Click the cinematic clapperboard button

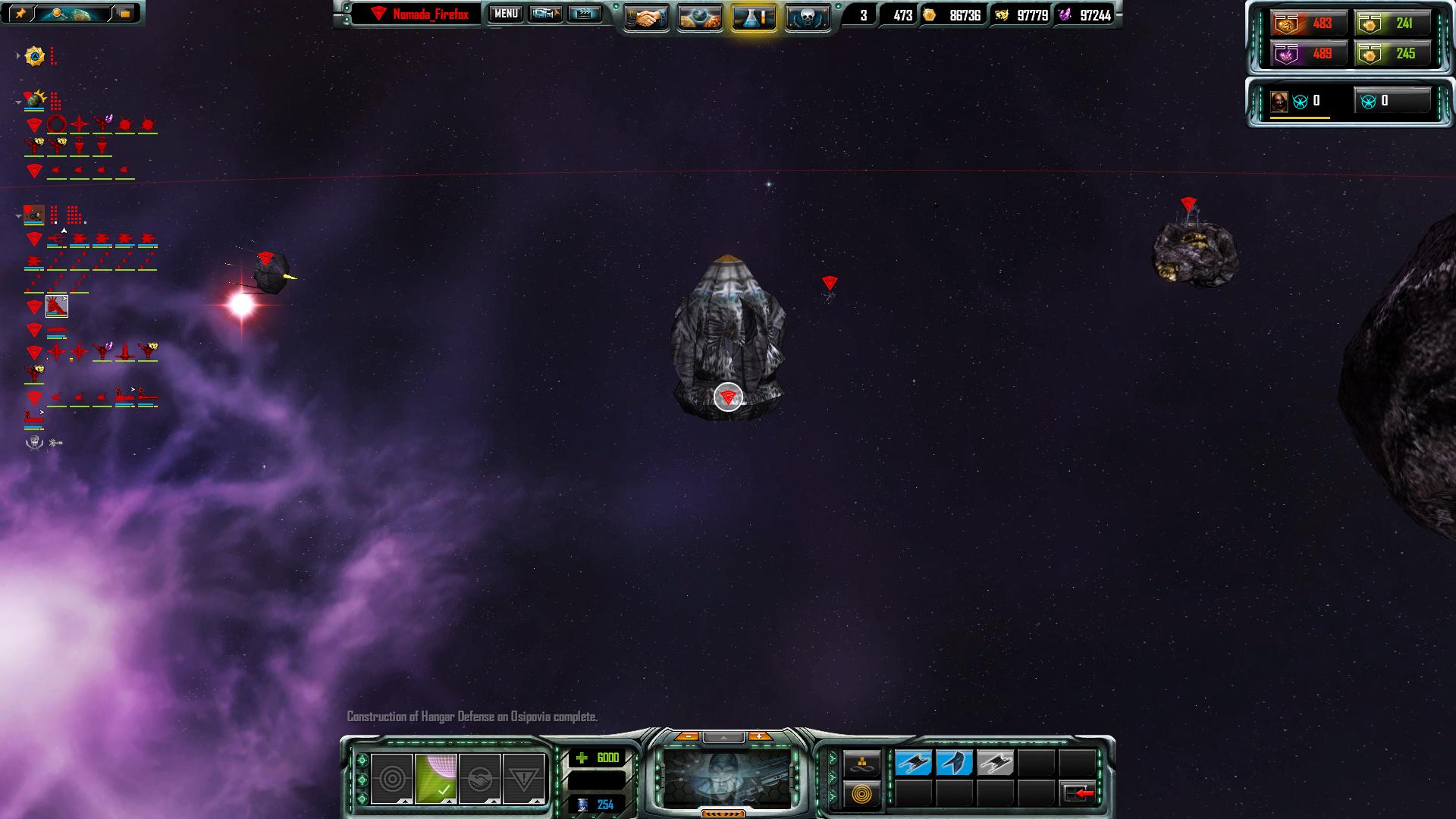(x=584, y=14)
